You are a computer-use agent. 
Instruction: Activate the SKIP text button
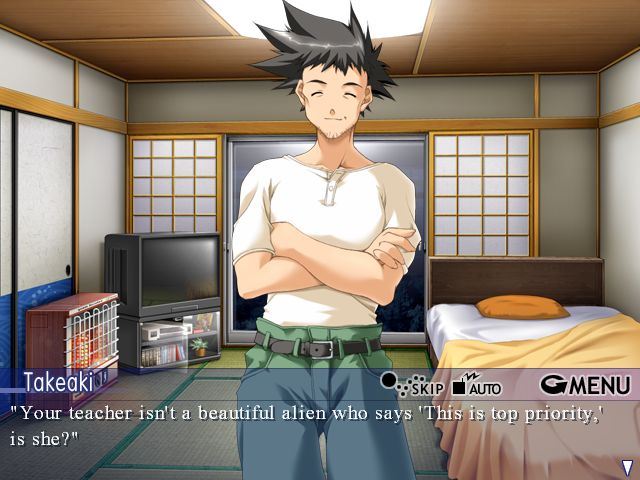413,385
